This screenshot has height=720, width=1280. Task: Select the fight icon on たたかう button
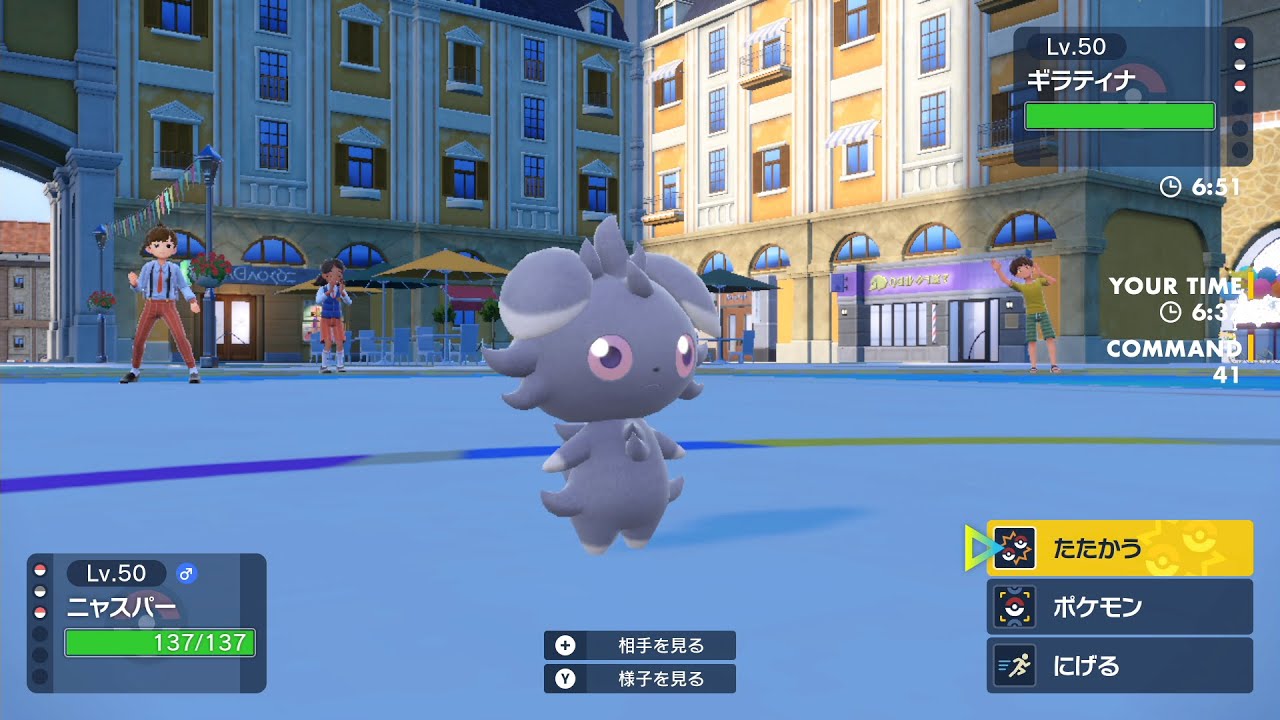tap(1013, 548)
